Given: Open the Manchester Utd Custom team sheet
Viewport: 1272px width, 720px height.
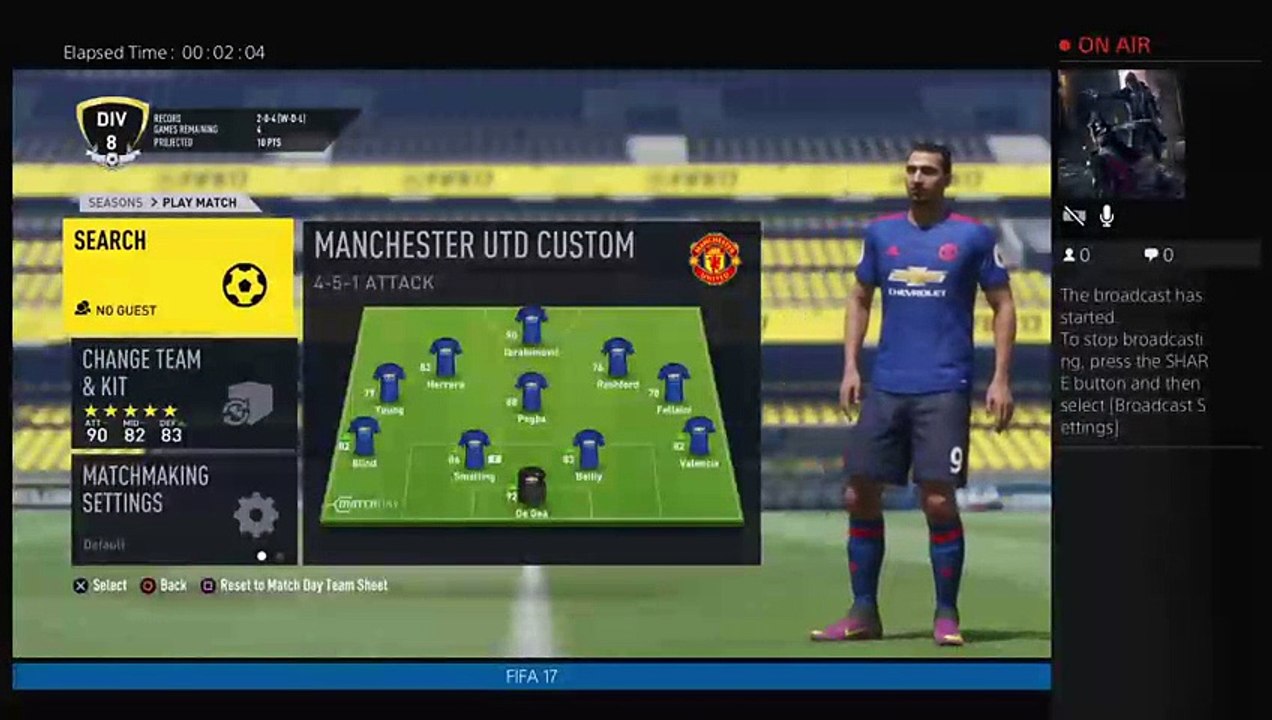Looking at the screenshot, I should (x=531, y=392).
